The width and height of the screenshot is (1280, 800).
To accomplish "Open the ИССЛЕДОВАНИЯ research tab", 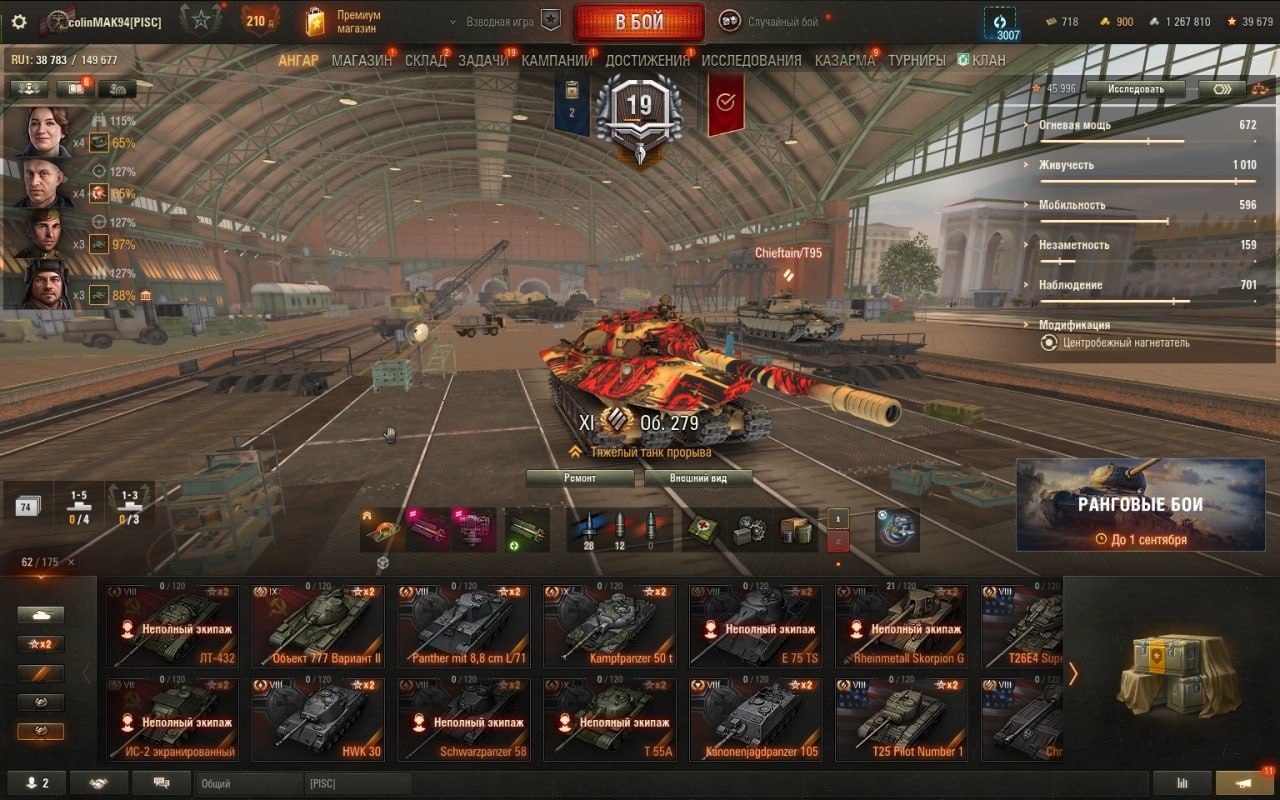I will coord(751,60).
